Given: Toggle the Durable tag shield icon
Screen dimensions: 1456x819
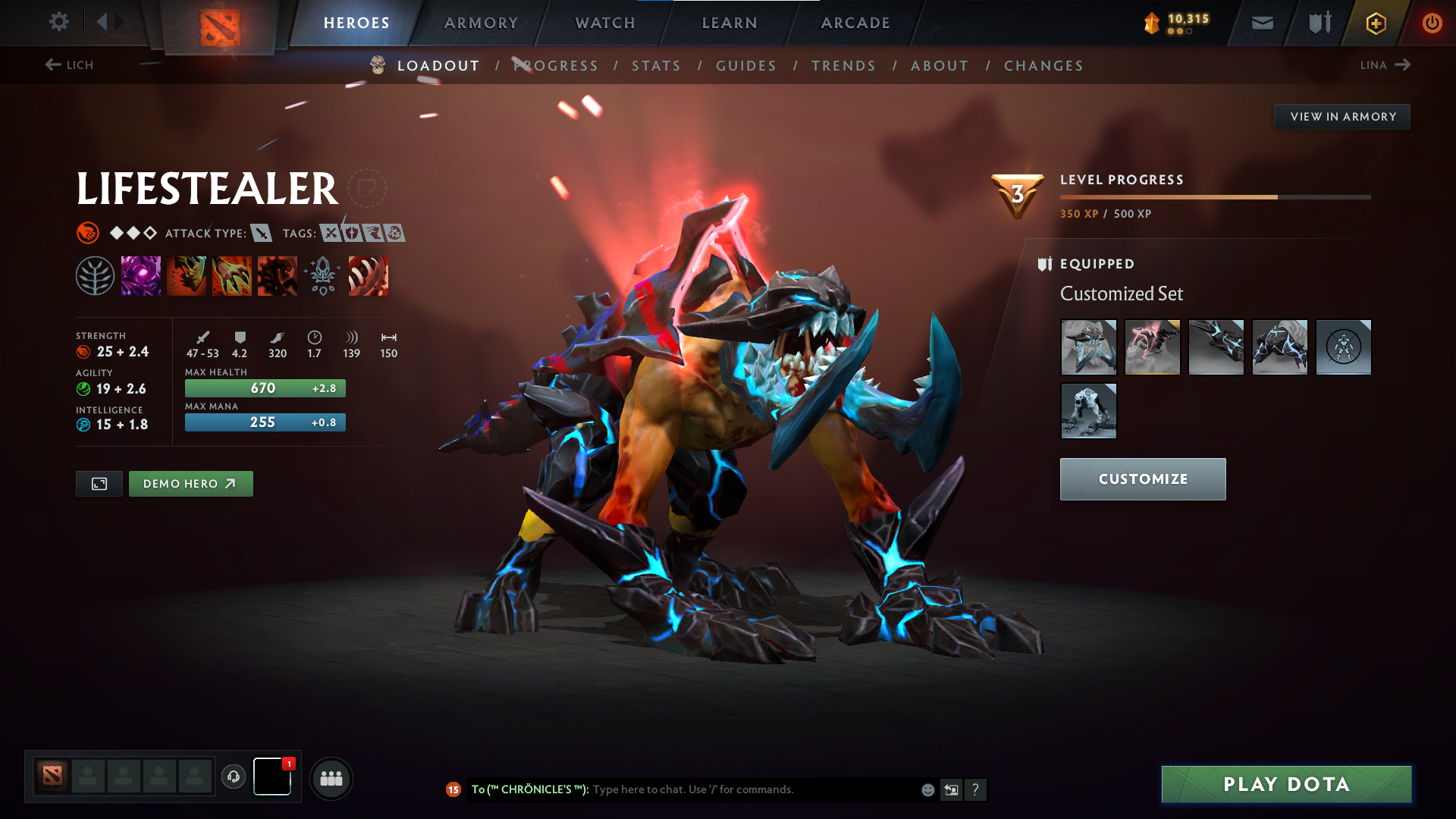Looking at the screenshot, I should coord(353,233).
